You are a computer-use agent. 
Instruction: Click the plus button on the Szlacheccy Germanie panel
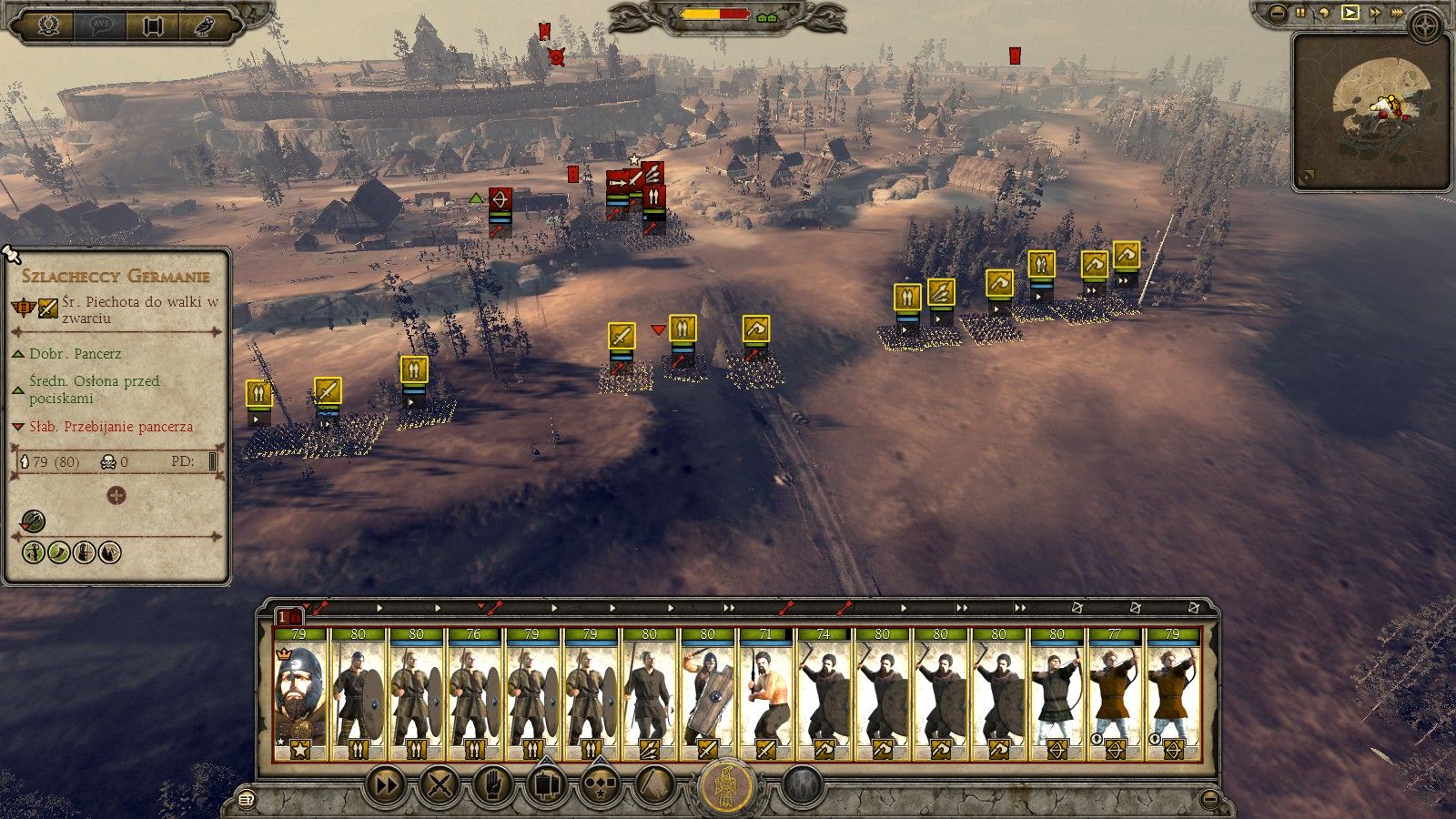[116, 496]
